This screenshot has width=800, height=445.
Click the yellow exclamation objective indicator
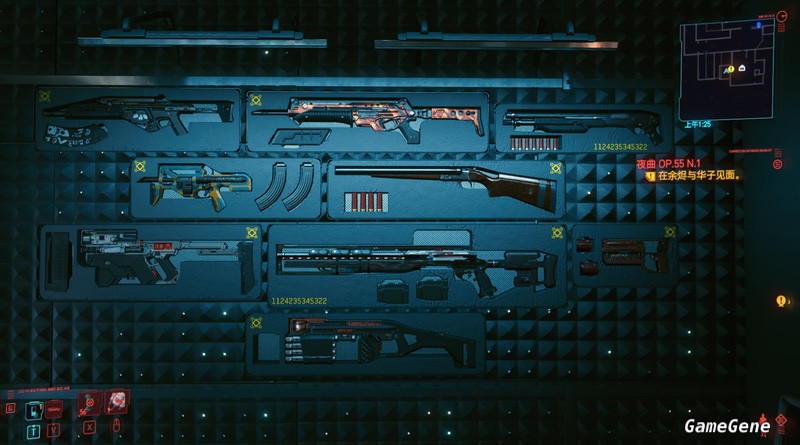click(780, 301)
